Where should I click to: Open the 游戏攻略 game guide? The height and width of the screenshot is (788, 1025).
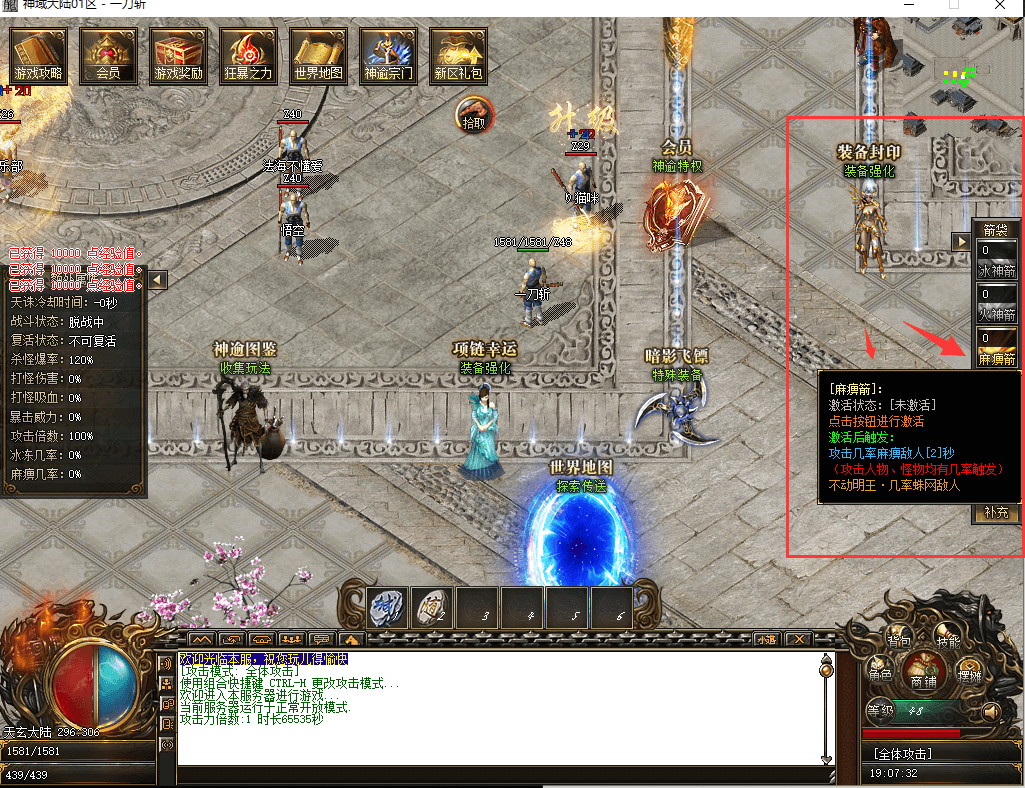[39, 55]
